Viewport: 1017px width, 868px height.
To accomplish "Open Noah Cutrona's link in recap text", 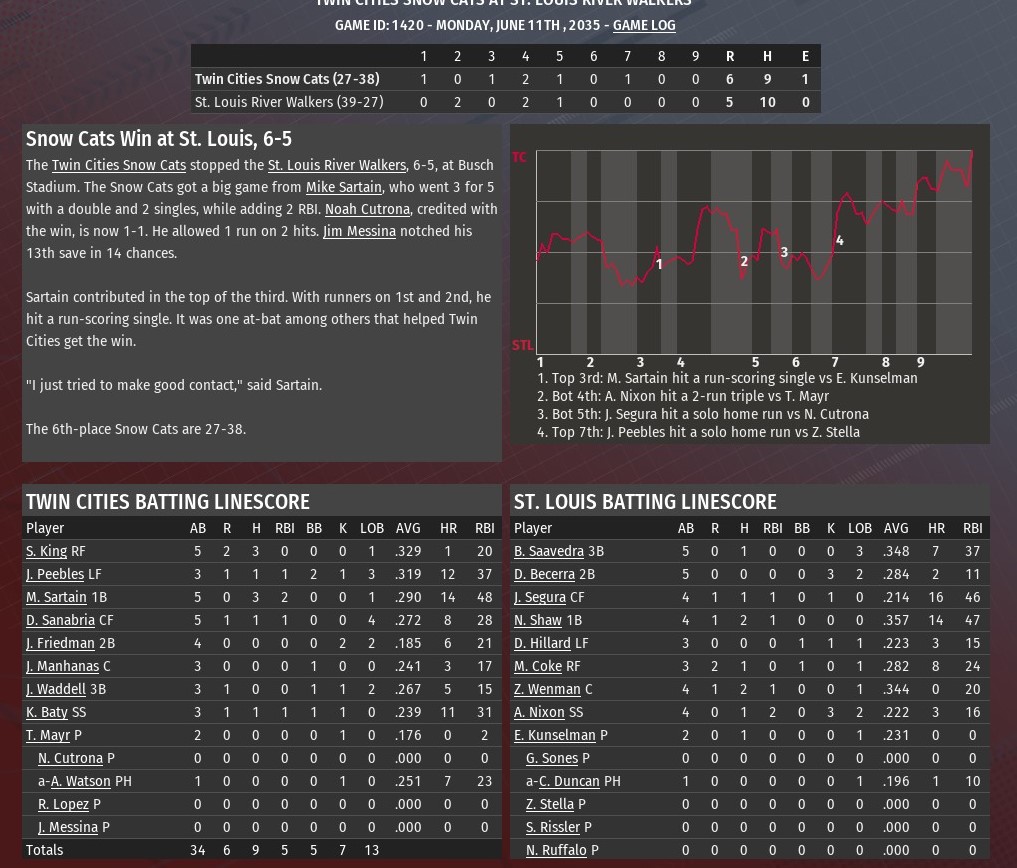I will coord(367,209).
